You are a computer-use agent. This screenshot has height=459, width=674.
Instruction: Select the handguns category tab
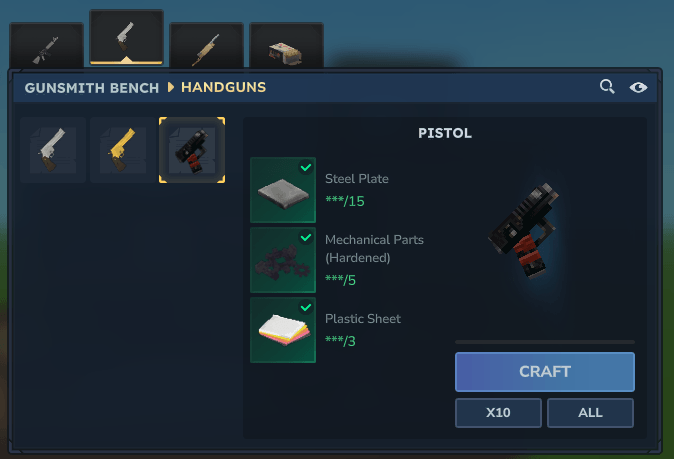coord(126,38)
